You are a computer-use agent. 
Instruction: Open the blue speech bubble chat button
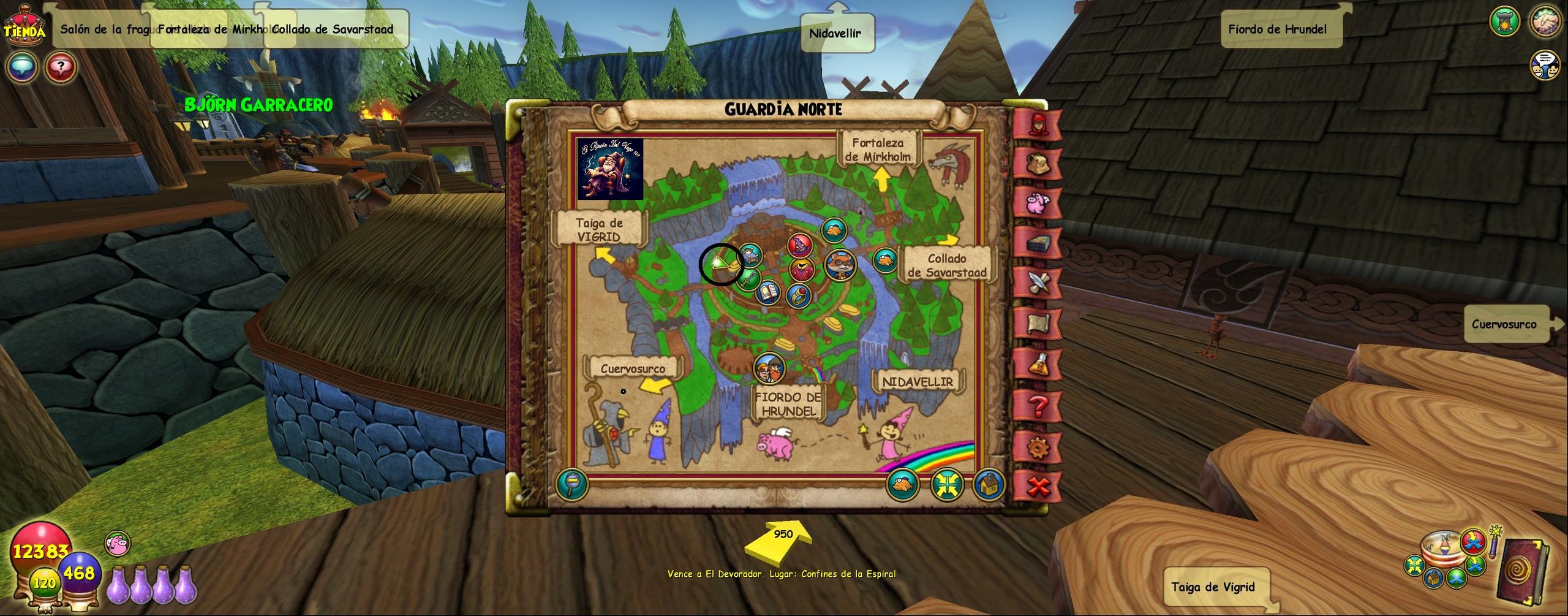tap(22, 66)
